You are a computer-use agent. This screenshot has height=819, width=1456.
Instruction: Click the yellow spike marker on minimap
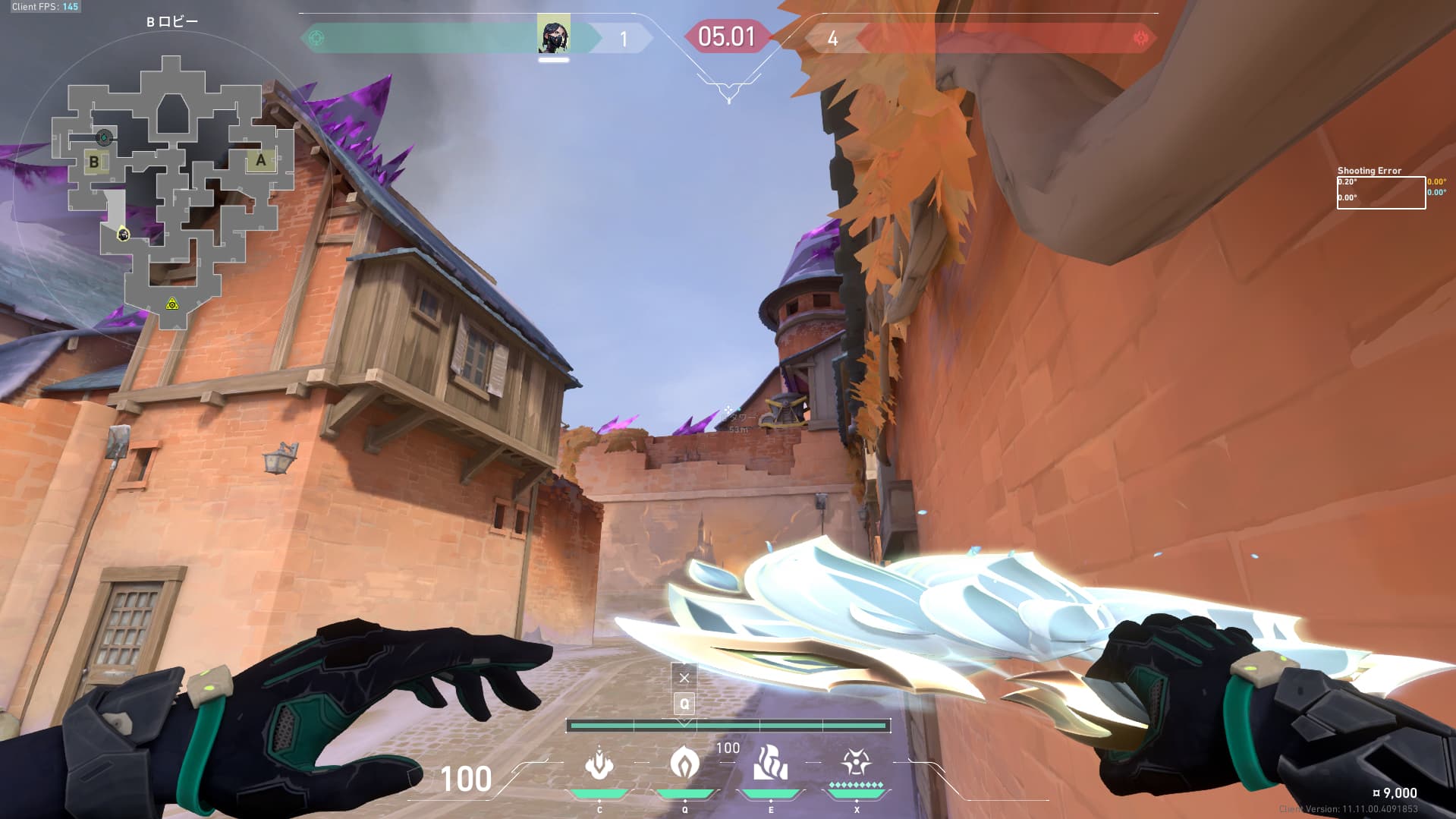[x=172, y=304]
